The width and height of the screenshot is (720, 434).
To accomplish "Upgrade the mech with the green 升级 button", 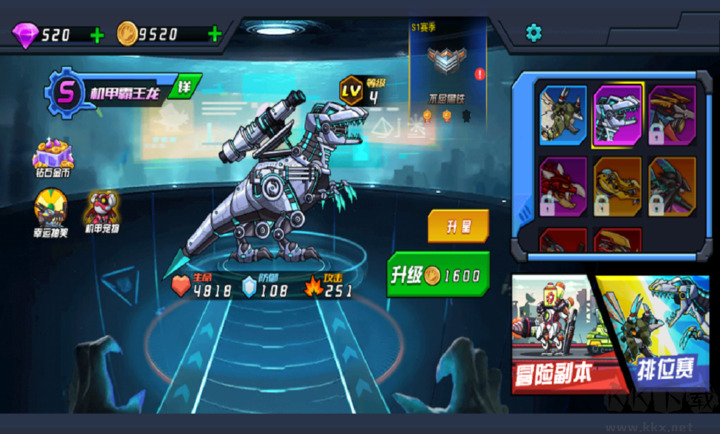I will click(x=438, y=274).
